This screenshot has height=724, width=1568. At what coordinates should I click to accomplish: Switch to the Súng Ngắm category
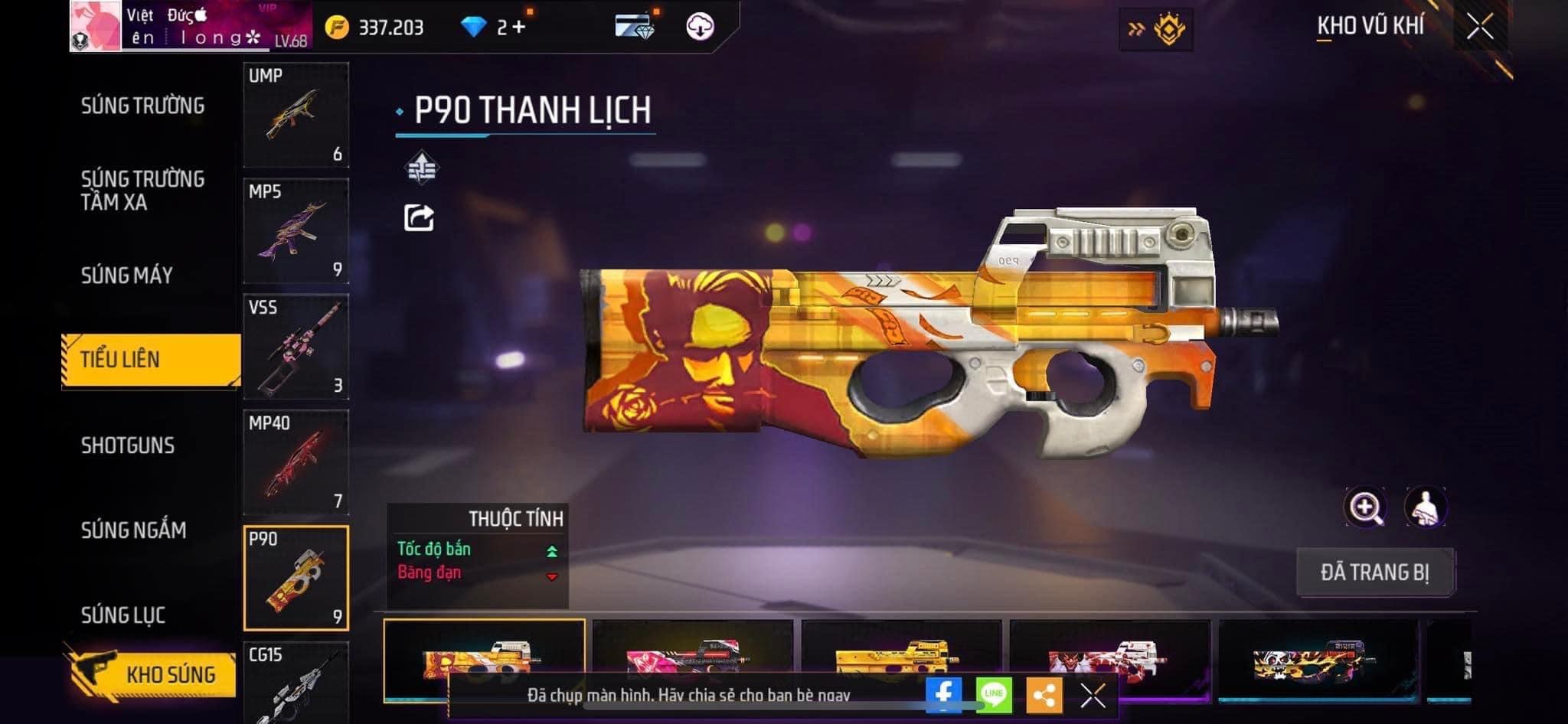click(x=133, y=530)
